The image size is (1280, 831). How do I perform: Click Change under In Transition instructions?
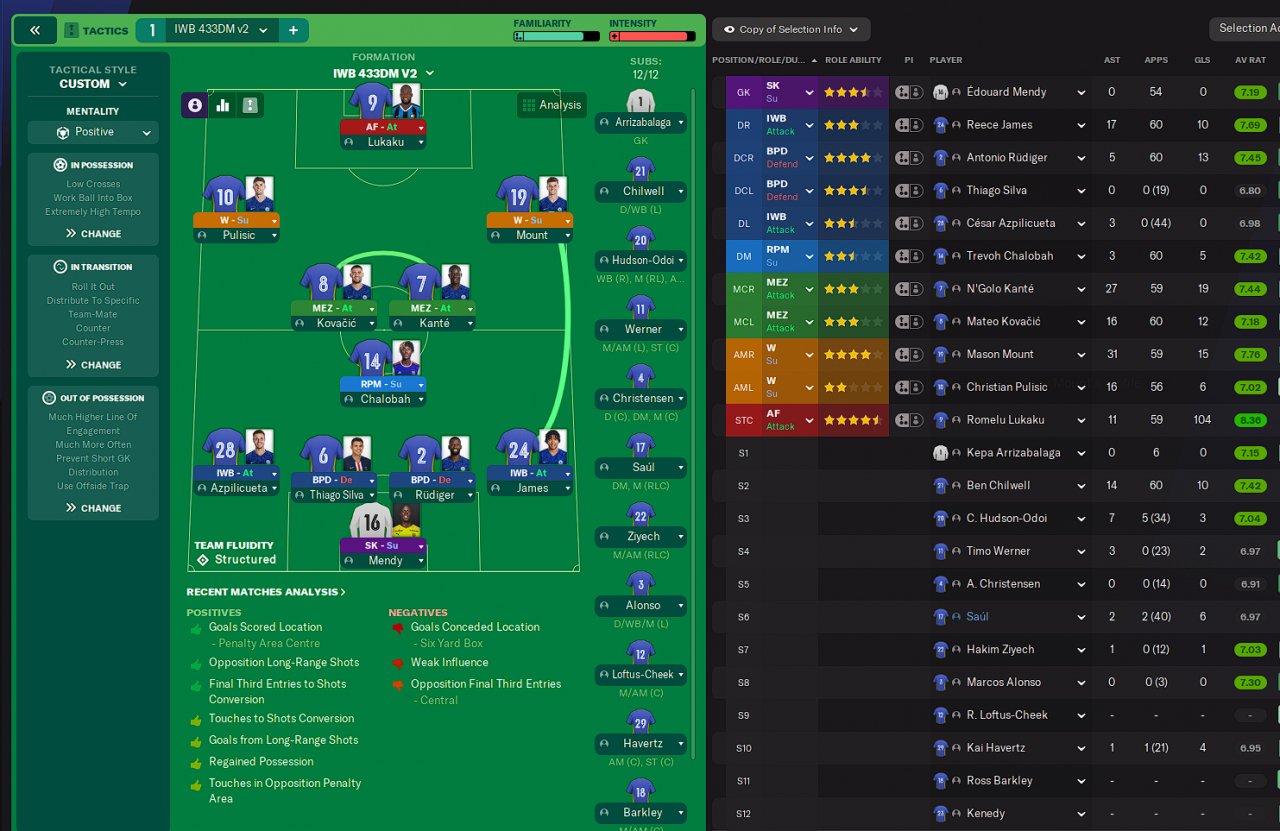pos(93,365)
